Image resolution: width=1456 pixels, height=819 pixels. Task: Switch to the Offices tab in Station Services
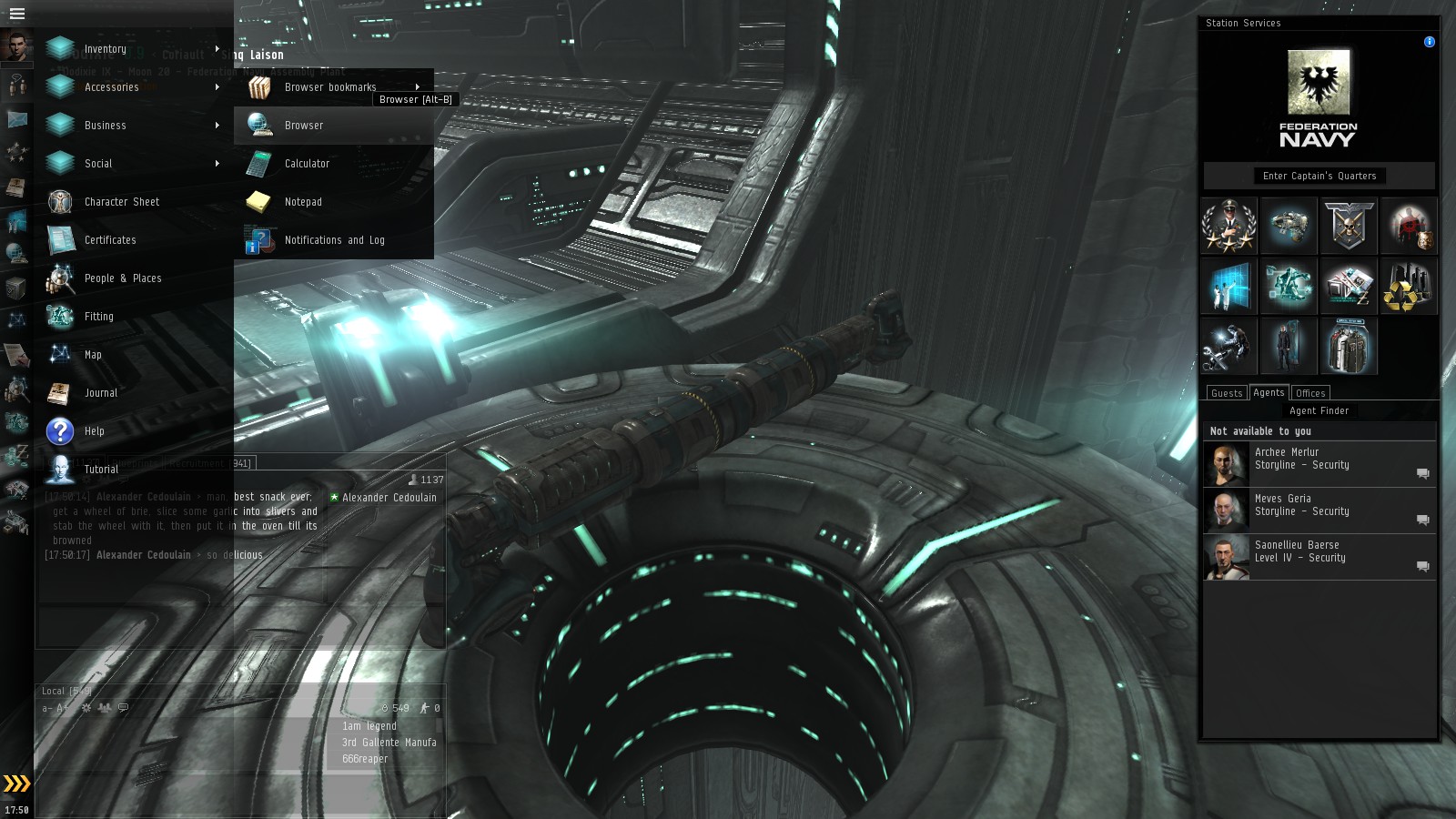1310,392
